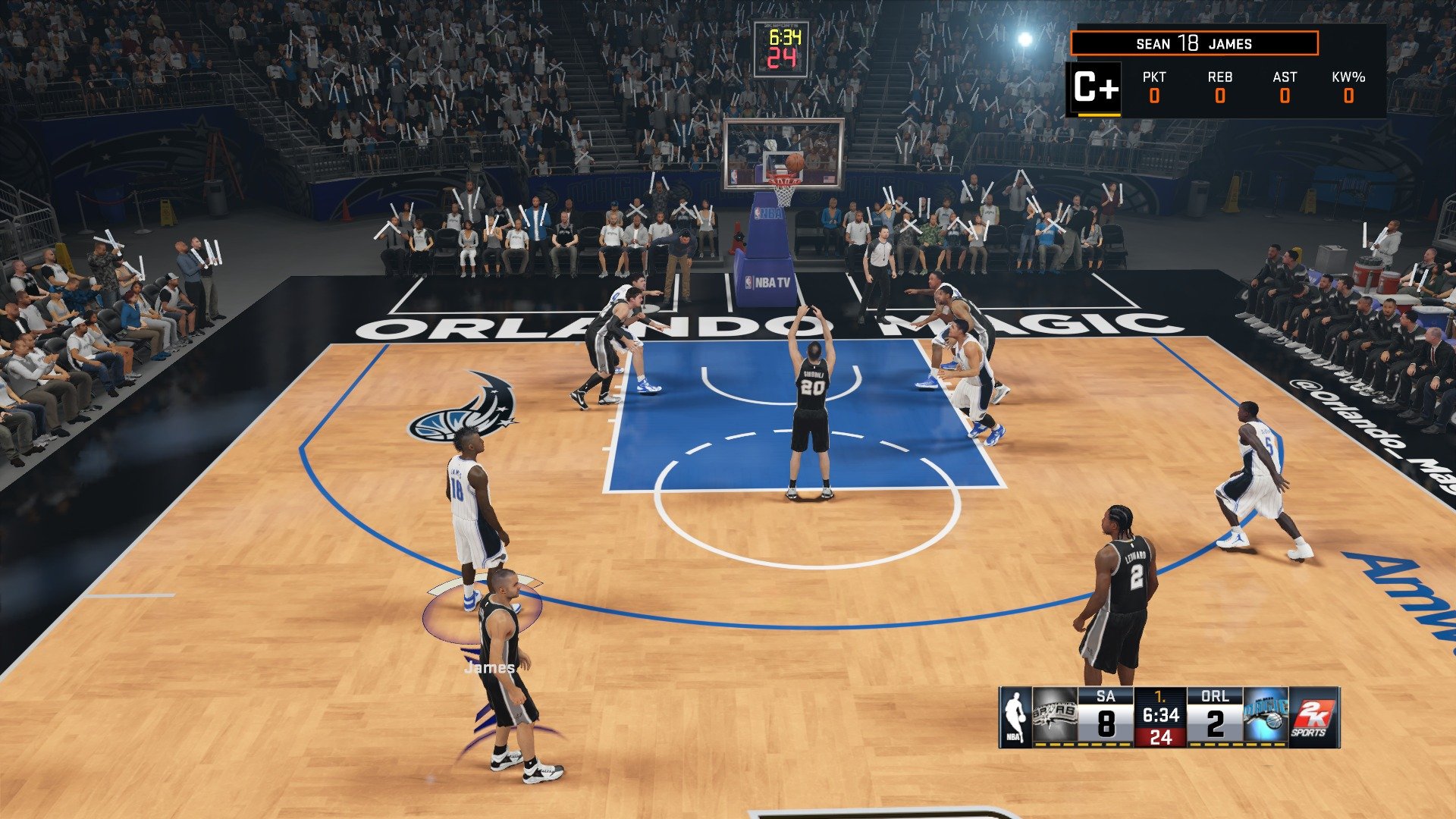Viewport: 1456px width, 819px height.
Task: Click the 6:34 game clock on the score bar
Action: point(1160,714)
